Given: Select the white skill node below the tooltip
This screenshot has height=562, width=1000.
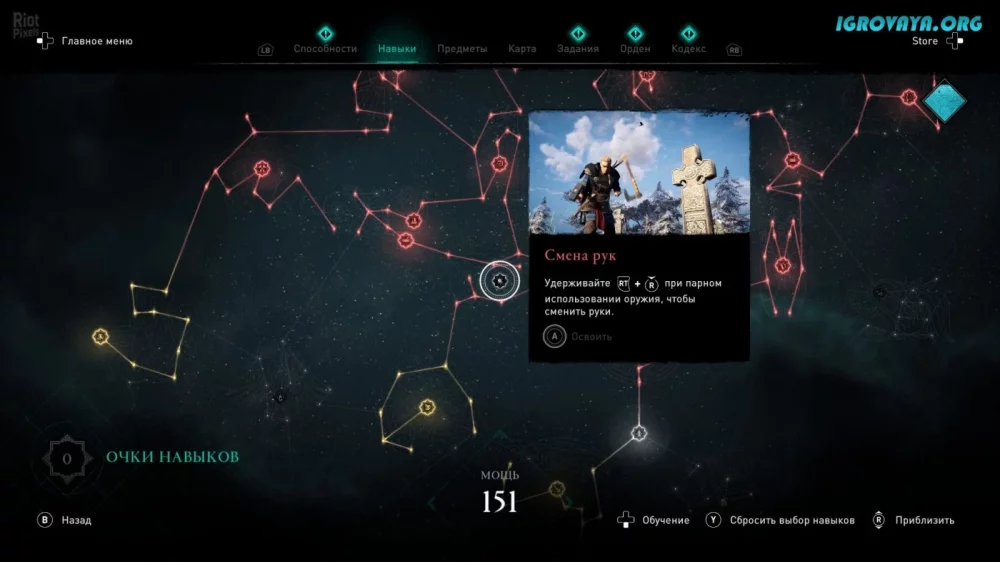Looking at the screenshot, I should [x=639, y=434].
